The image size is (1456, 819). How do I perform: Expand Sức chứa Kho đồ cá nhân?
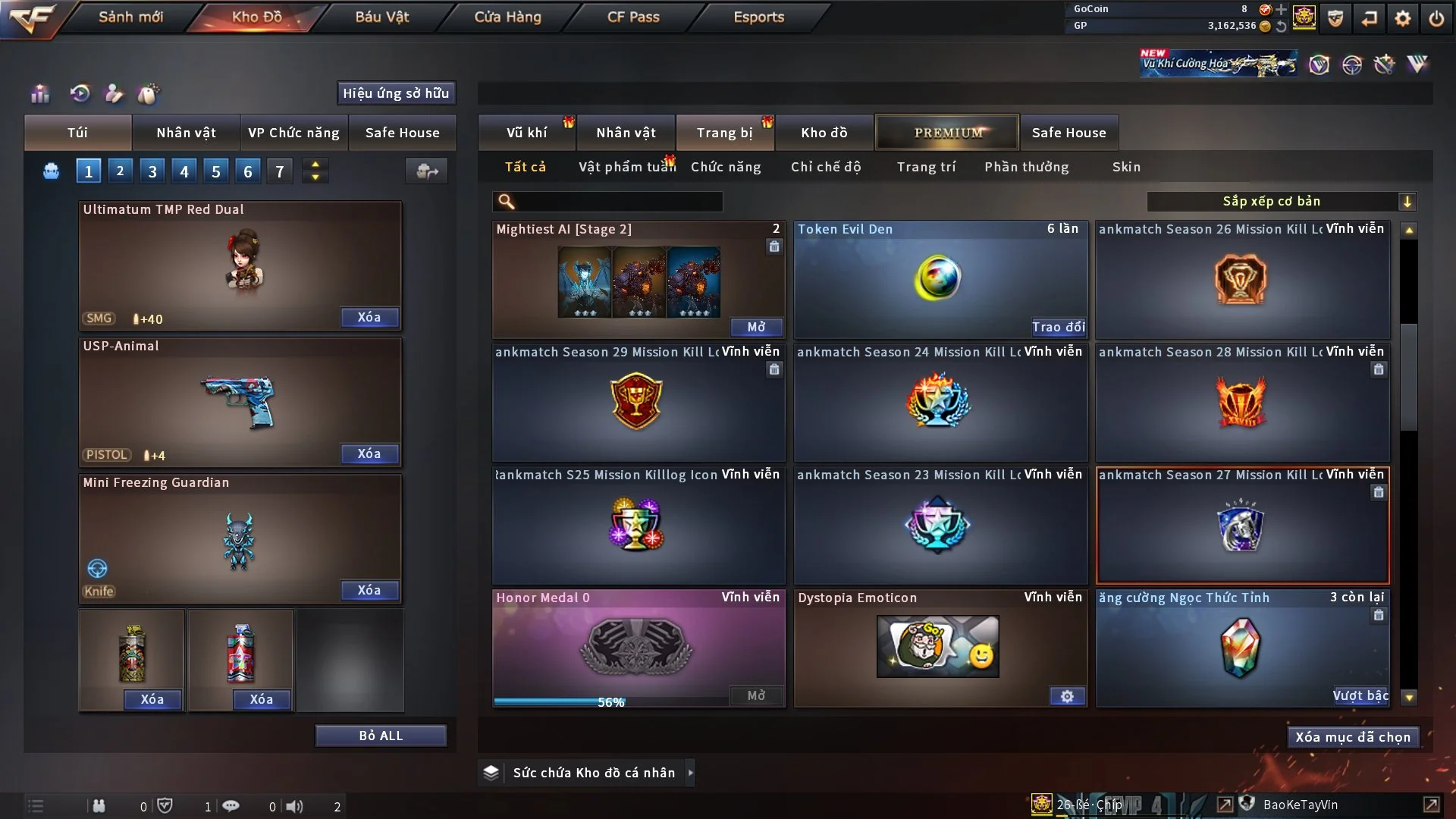click(690, 773)
